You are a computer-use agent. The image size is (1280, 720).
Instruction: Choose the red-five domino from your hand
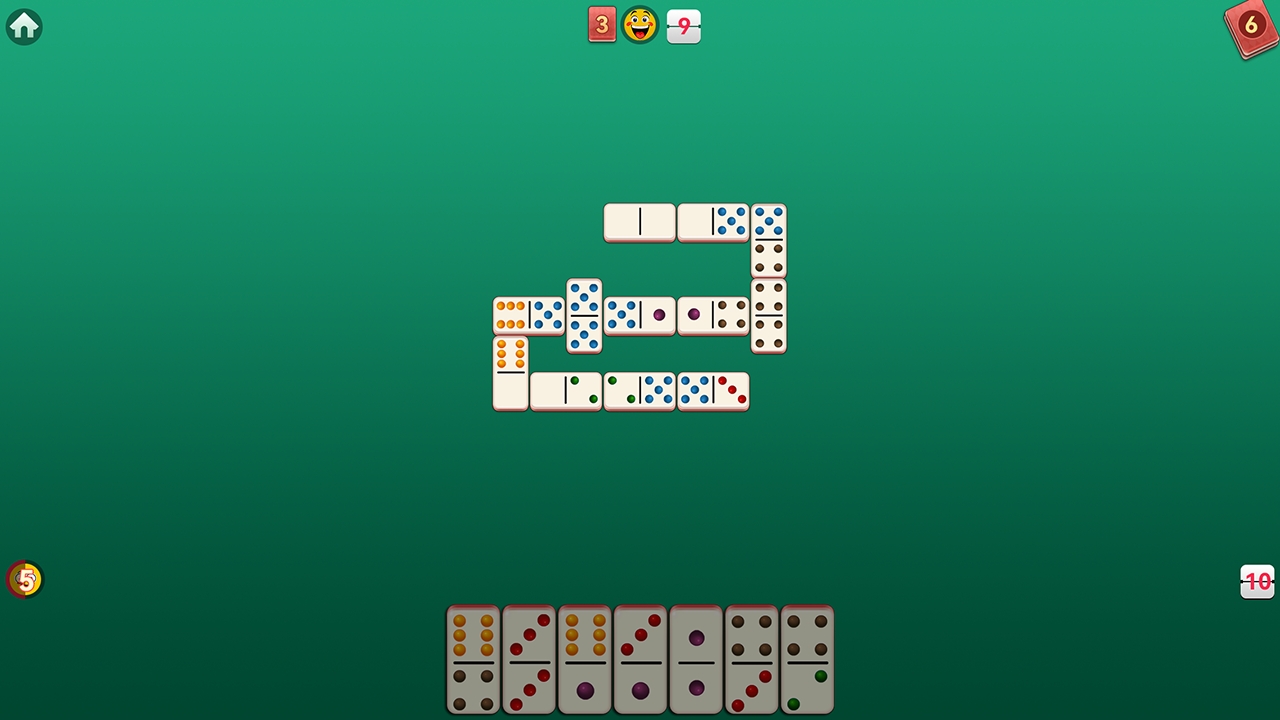pos(529,660)
